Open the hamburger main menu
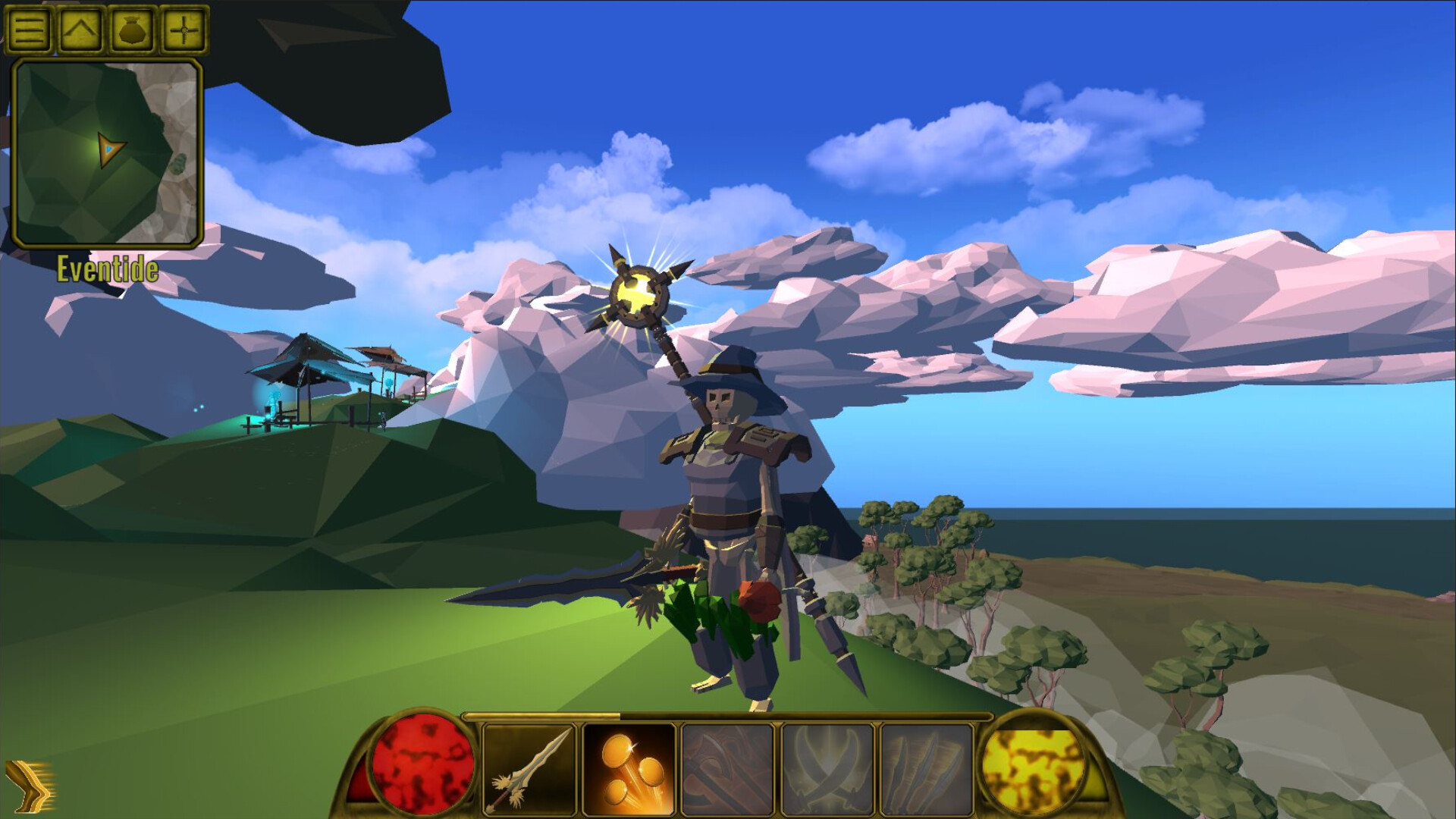Screen dimensions: 1456x819 click(x=29, y=29)
